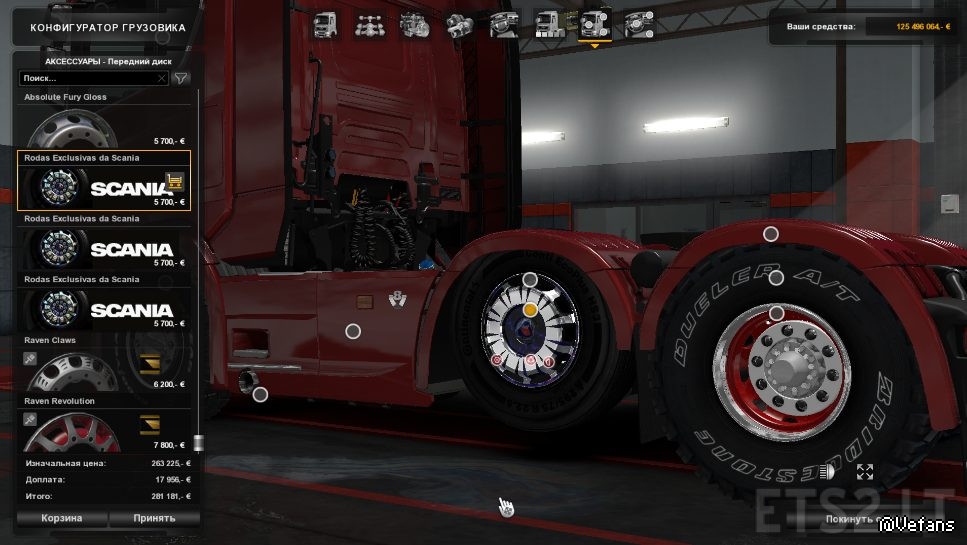Show the transmission category tab
Viewport: 967px width, 545px height.
pyautogui.click(x=458, y=24)
